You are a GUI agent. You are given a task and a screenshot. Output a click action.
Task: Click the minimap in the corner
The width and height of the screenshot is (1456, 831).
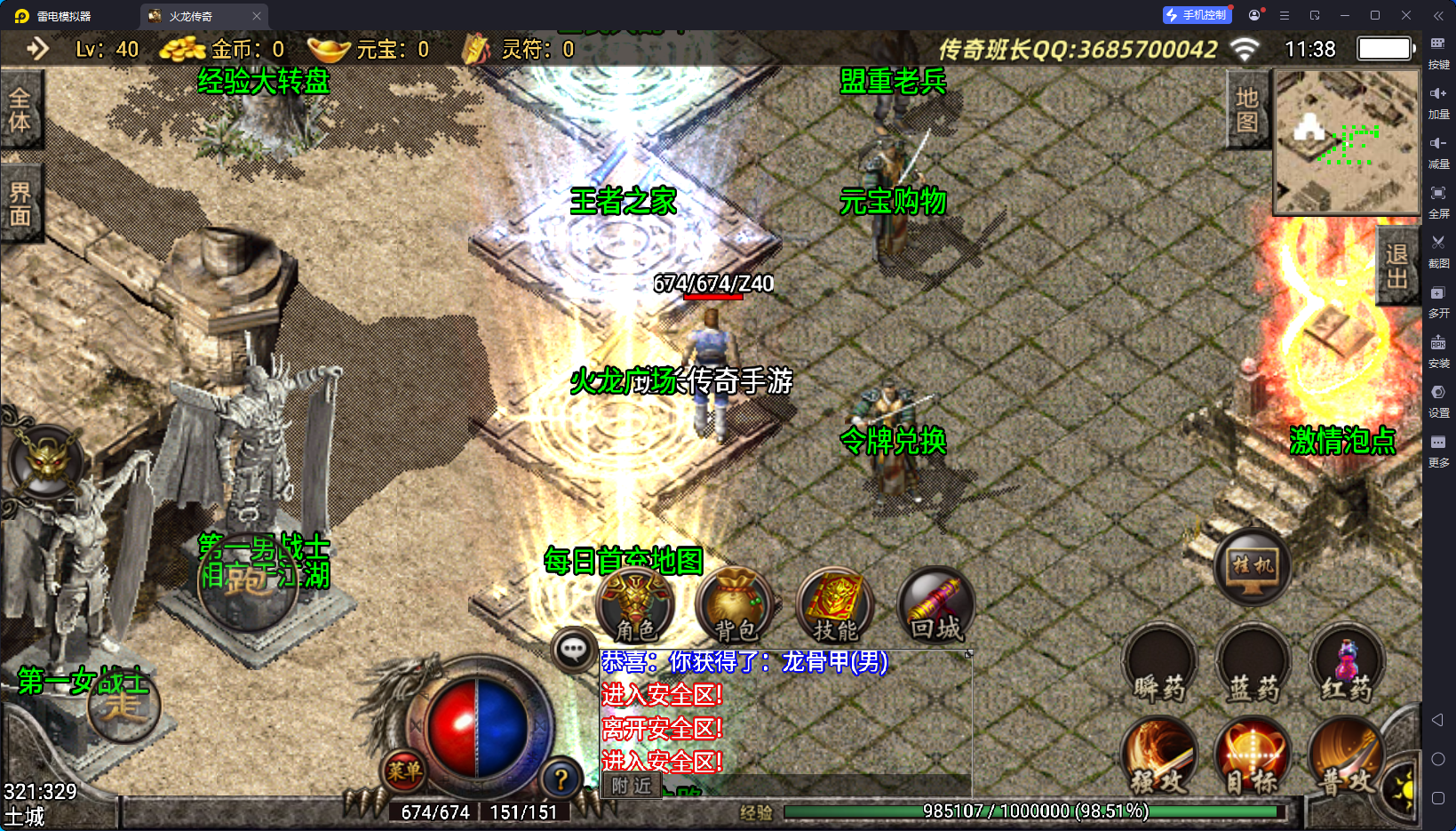point(1347,142)
